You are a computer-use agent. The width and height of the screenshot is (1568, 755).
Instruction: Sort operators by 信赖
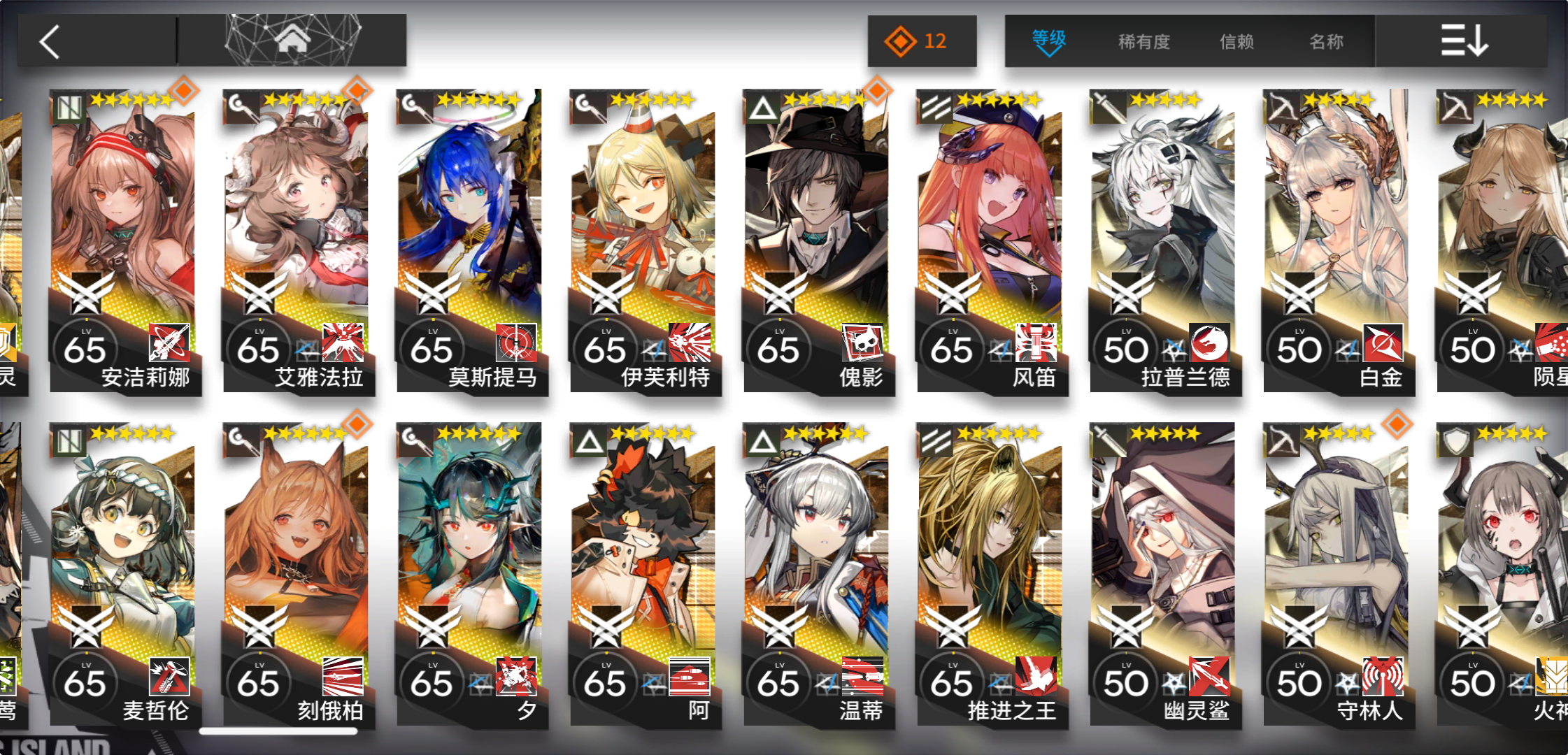click(1236, 42)
